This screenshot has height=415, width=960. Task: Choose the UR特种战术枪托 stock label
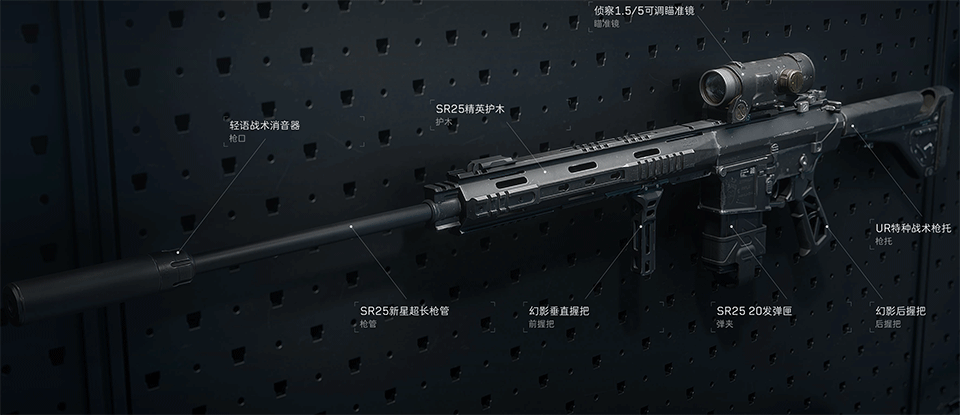coord(910,228)
